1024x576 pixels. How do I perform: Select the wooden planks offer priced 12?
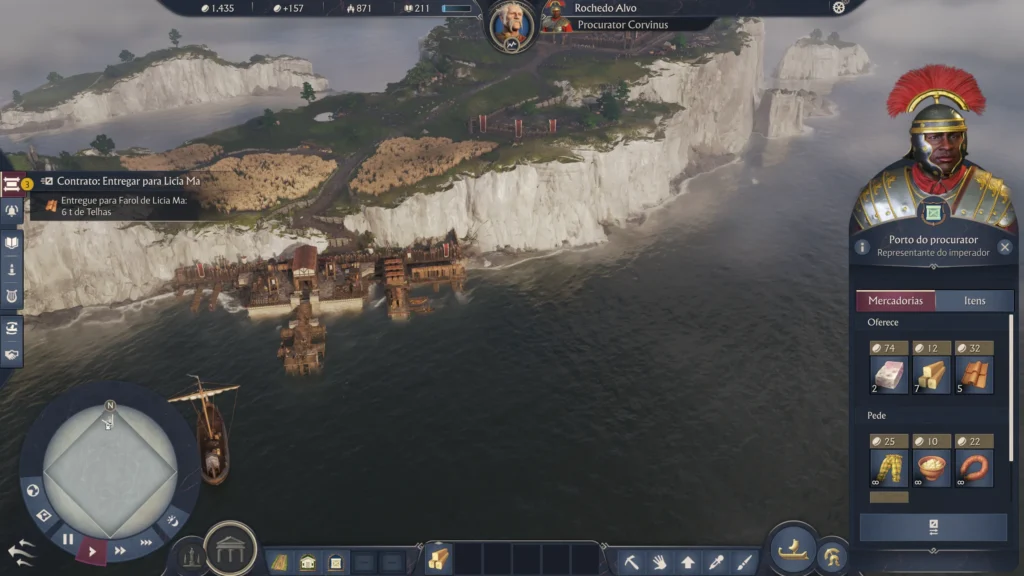tap(931, 368)
